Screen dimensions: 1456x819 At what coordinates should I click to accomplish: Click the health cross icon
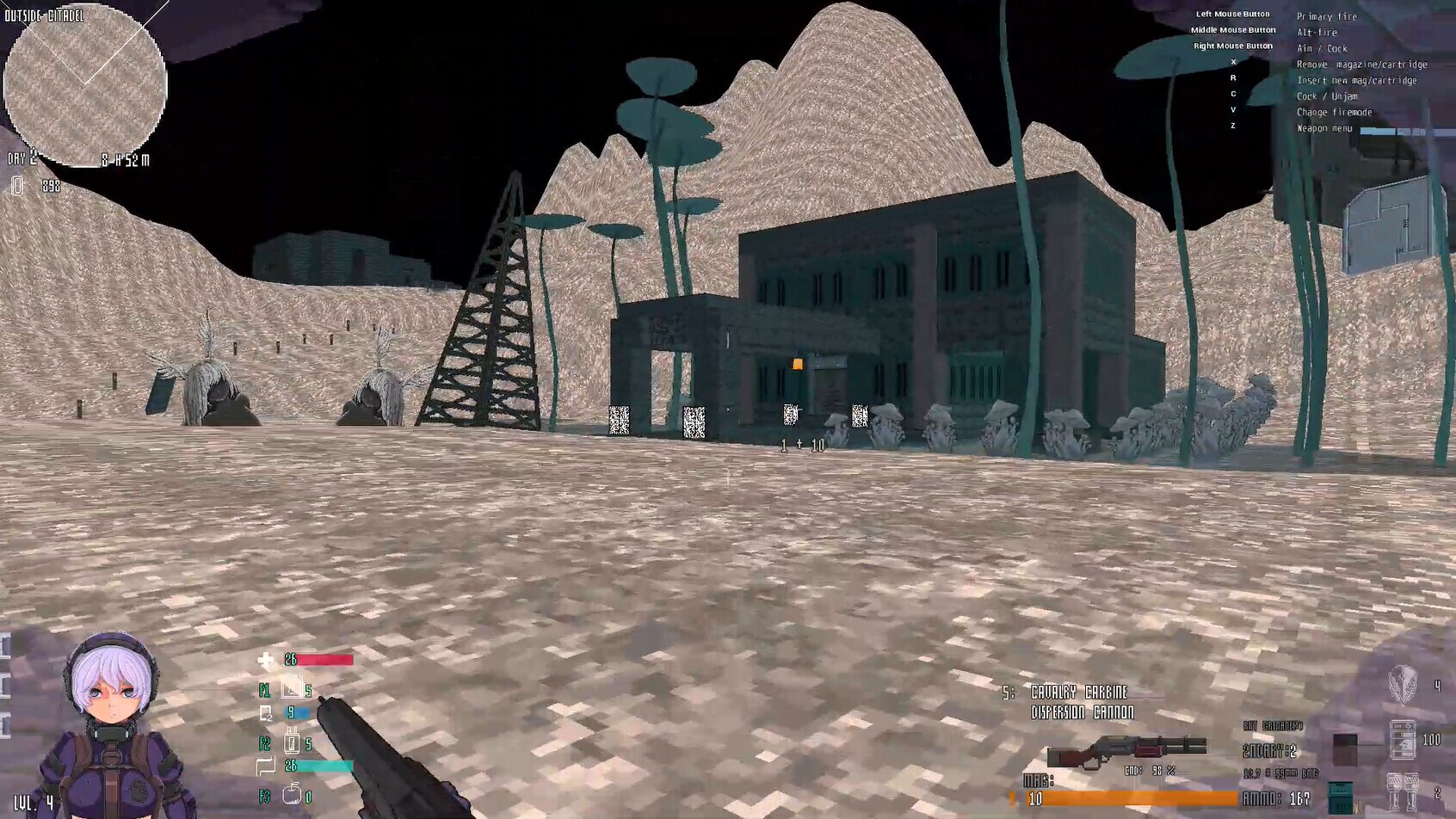265,659
